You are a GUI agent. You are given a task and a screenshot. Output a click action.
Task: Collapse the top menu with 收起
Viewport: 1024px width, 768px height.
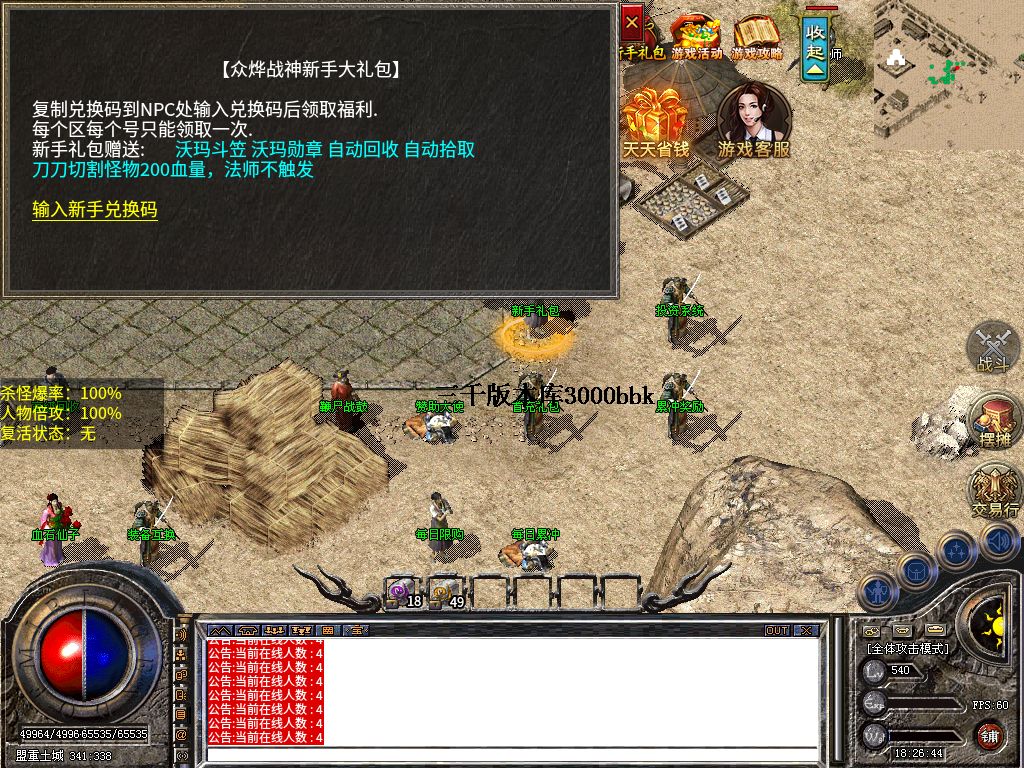(816, 45)
